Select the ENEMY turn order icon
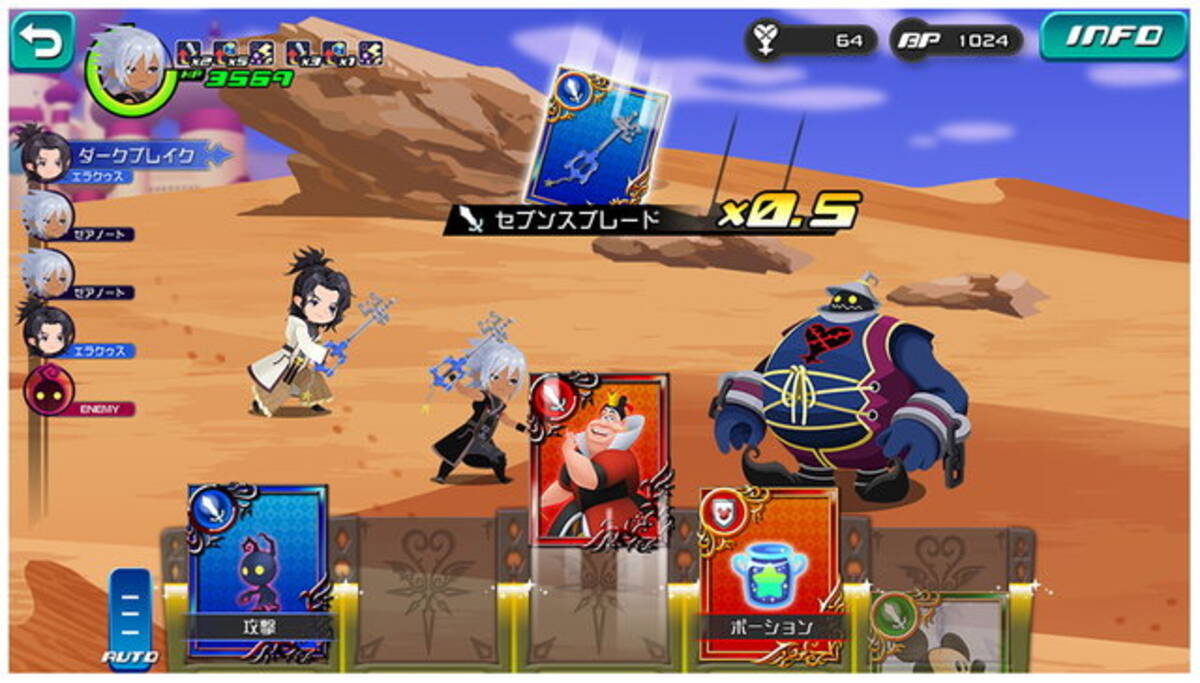This screenshot has height=683, width=1200. point(49,390)
